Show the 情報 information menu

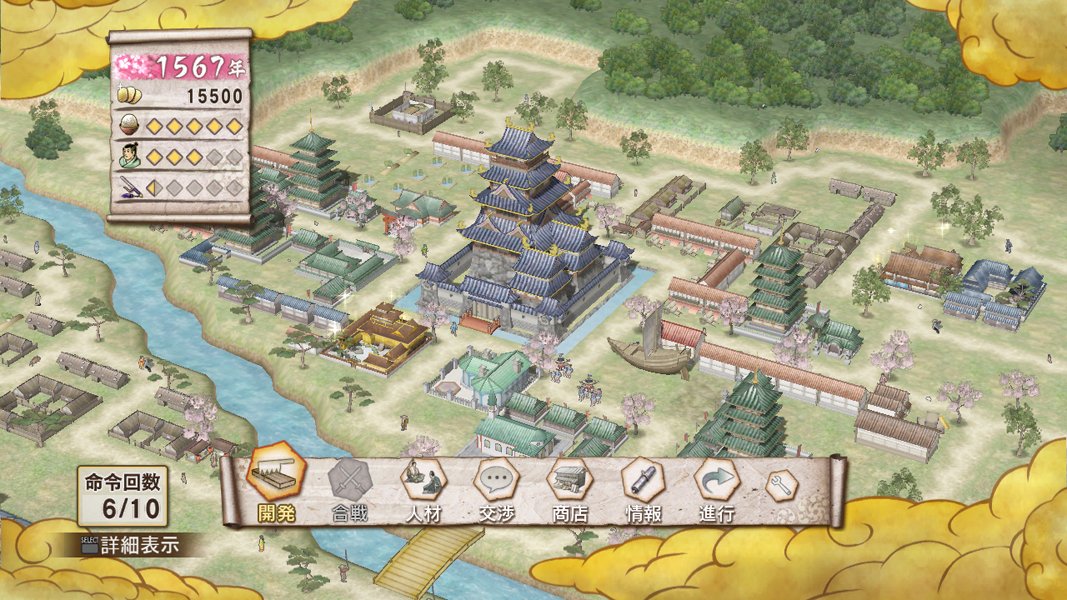pos(643,484)
